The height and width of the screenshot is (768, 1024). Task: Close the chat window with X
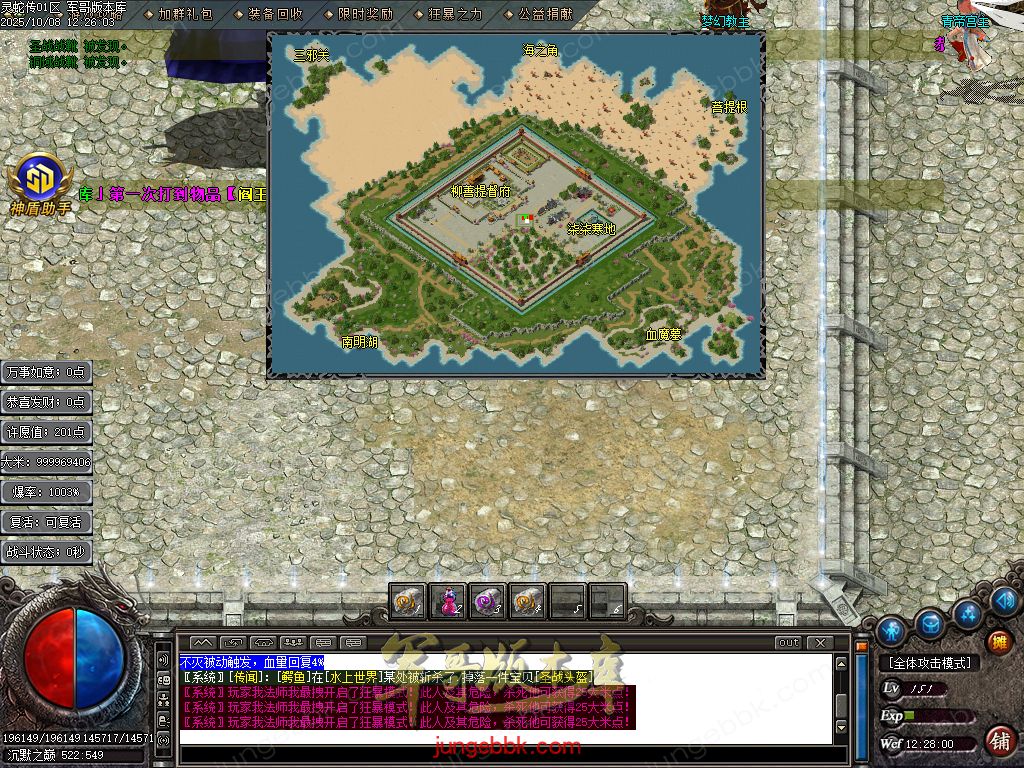point(820,642)
